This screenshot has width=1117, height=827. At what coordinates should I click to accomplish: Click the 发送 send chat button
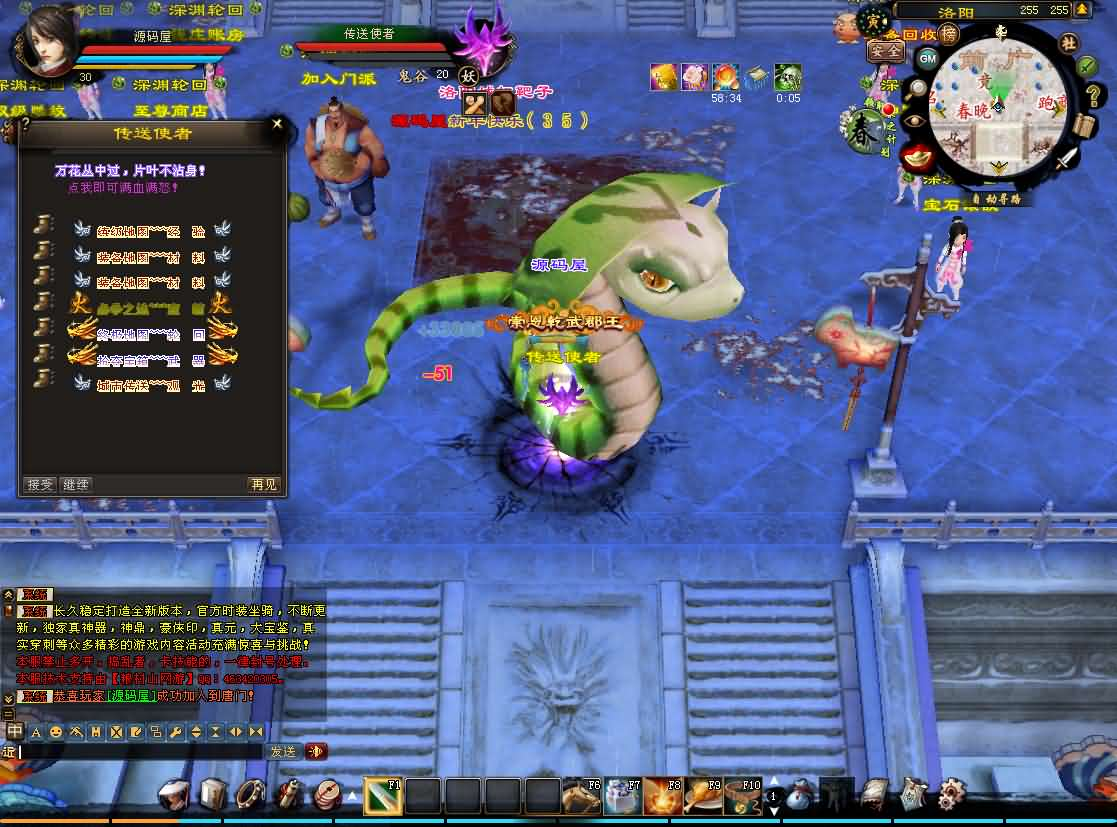(x=283, y=751)
